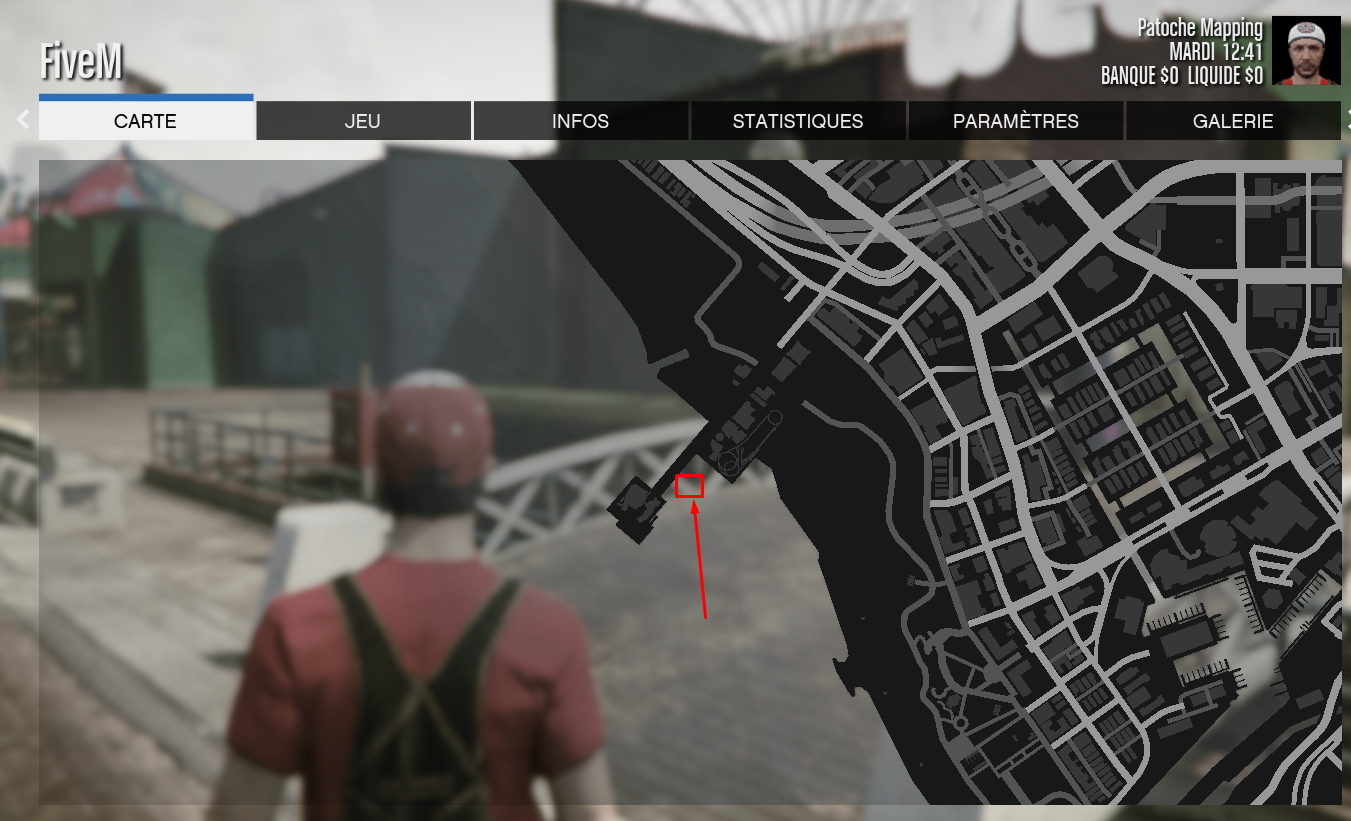The image size is (1351, 821).
Task: Click the red square marker on the map
Action: (690, 486)
